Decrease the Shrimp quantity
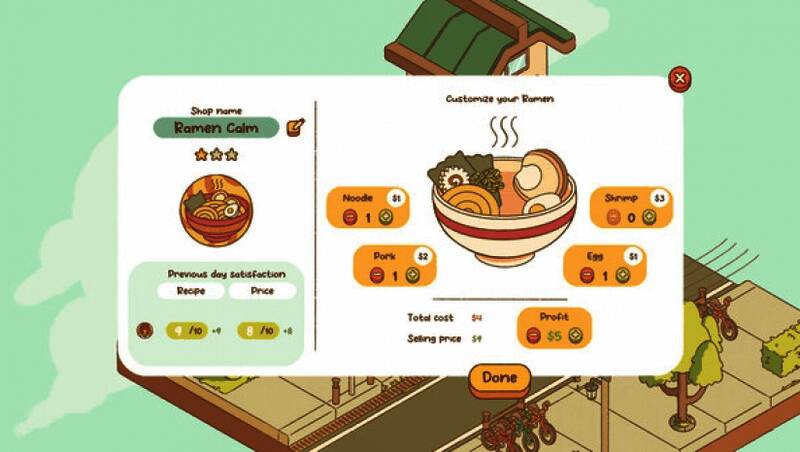This screenshot has width=800, height=452. 612,217
